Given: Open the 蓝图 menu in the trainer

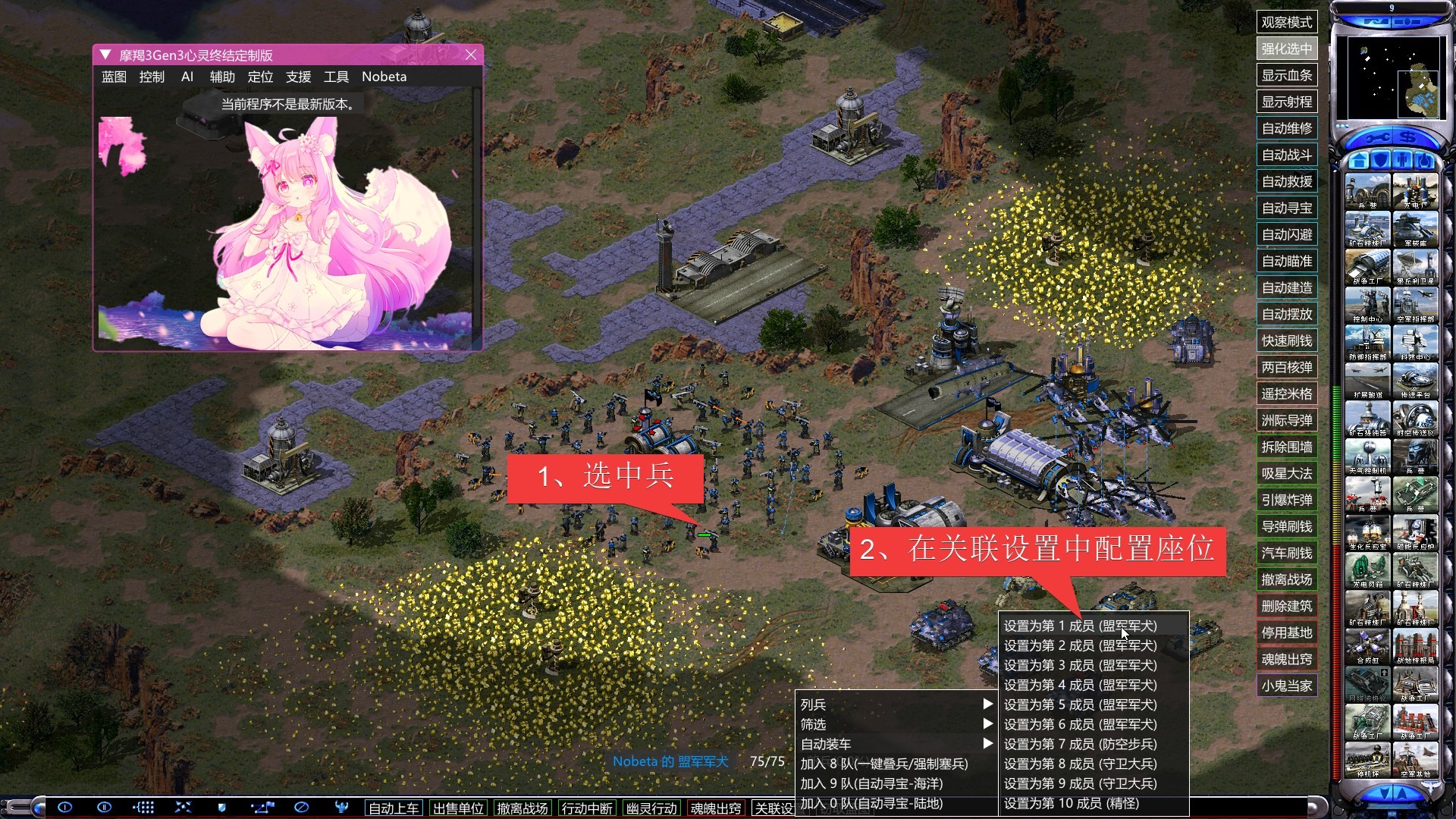Looking at the screenshot, I should coord(114,77).
